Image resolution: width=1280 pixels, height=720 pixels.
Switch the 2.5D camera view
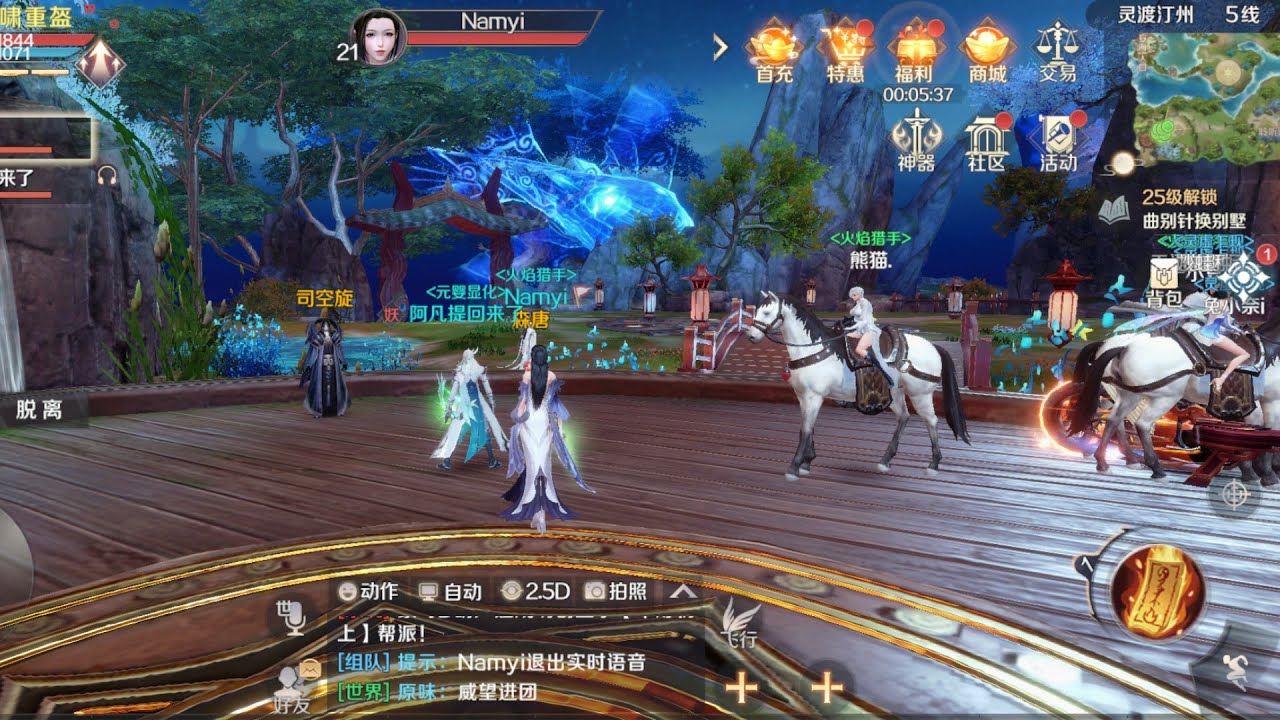tap(535, 591)
